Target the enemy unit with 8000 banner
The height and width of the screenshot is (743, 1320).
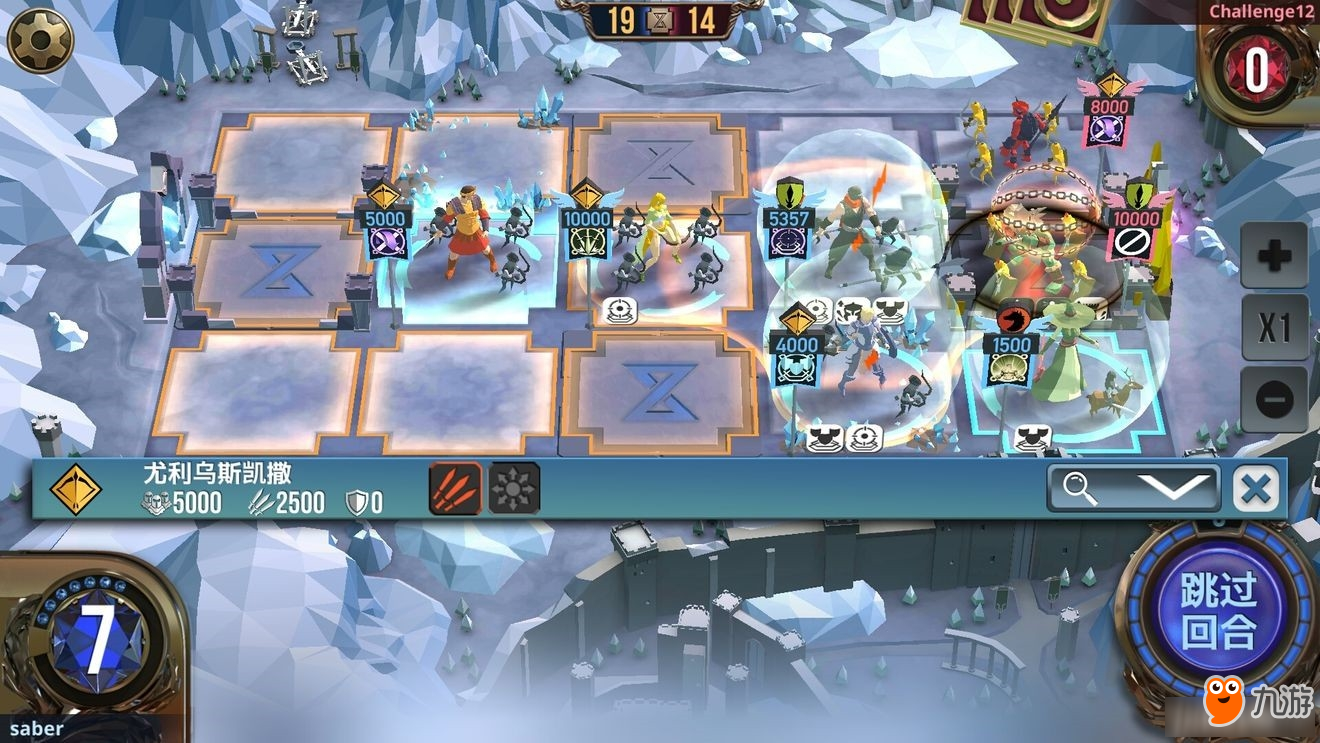pos(1108,112)
